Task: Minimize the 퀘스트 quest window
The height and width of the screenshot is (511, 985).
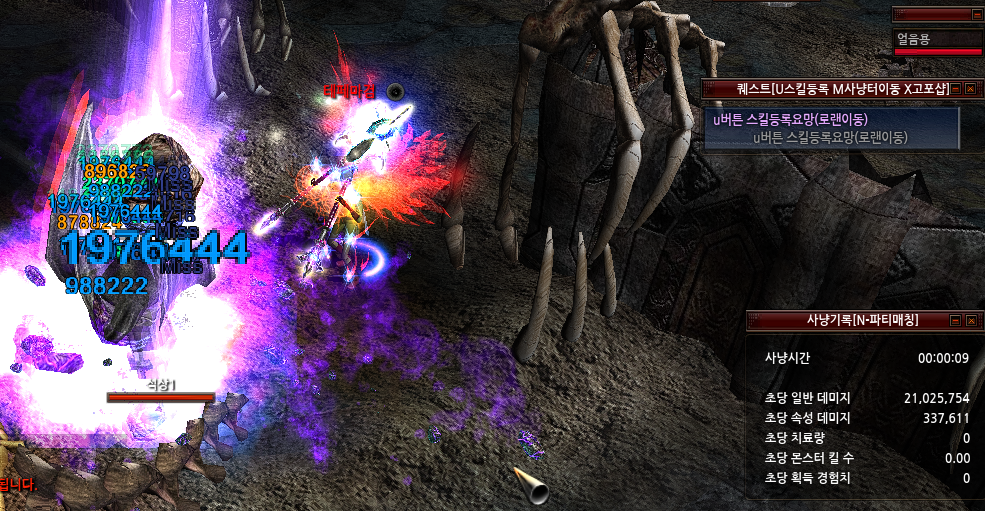Action: click(x=954, y=89)
